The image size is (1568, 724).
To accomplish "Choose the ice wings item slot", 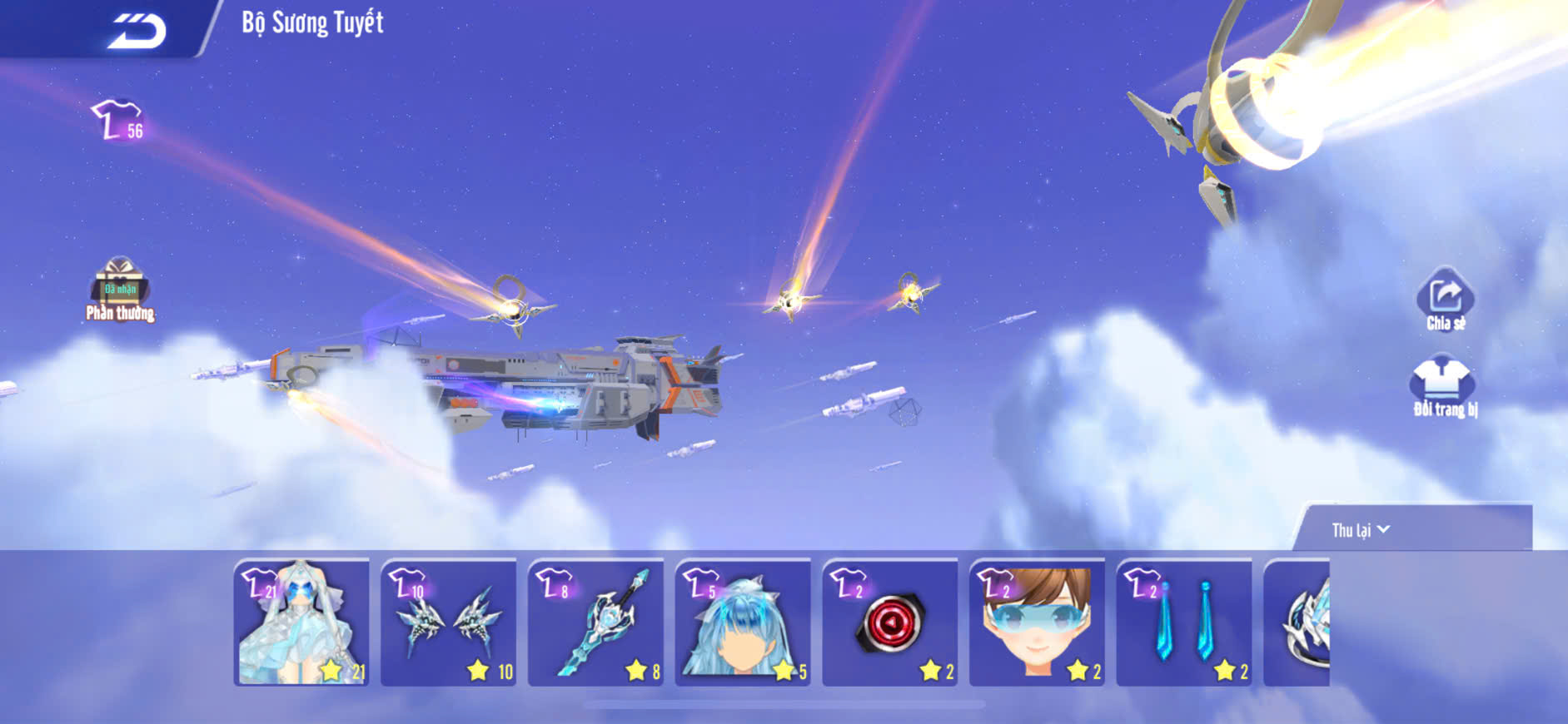I will [449, 622].
